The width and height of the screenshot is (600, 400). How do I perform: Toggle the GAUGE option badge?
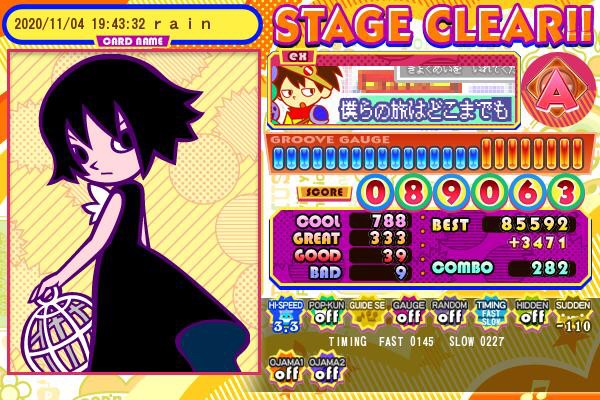(x=407, y=318)
